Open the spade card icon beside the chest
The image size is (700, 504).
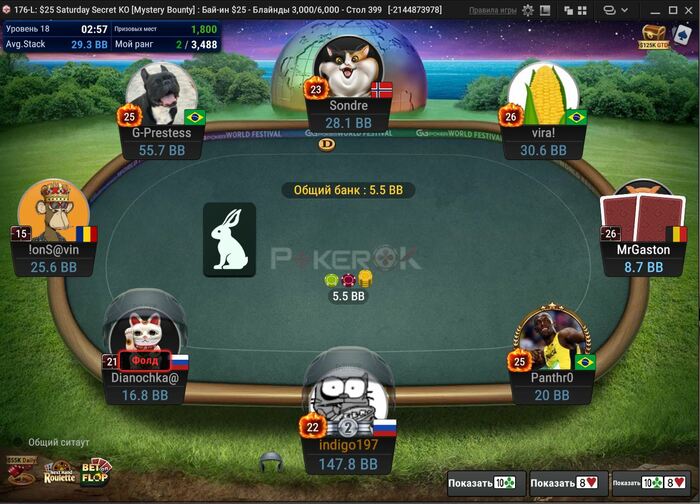click(681, 34)
